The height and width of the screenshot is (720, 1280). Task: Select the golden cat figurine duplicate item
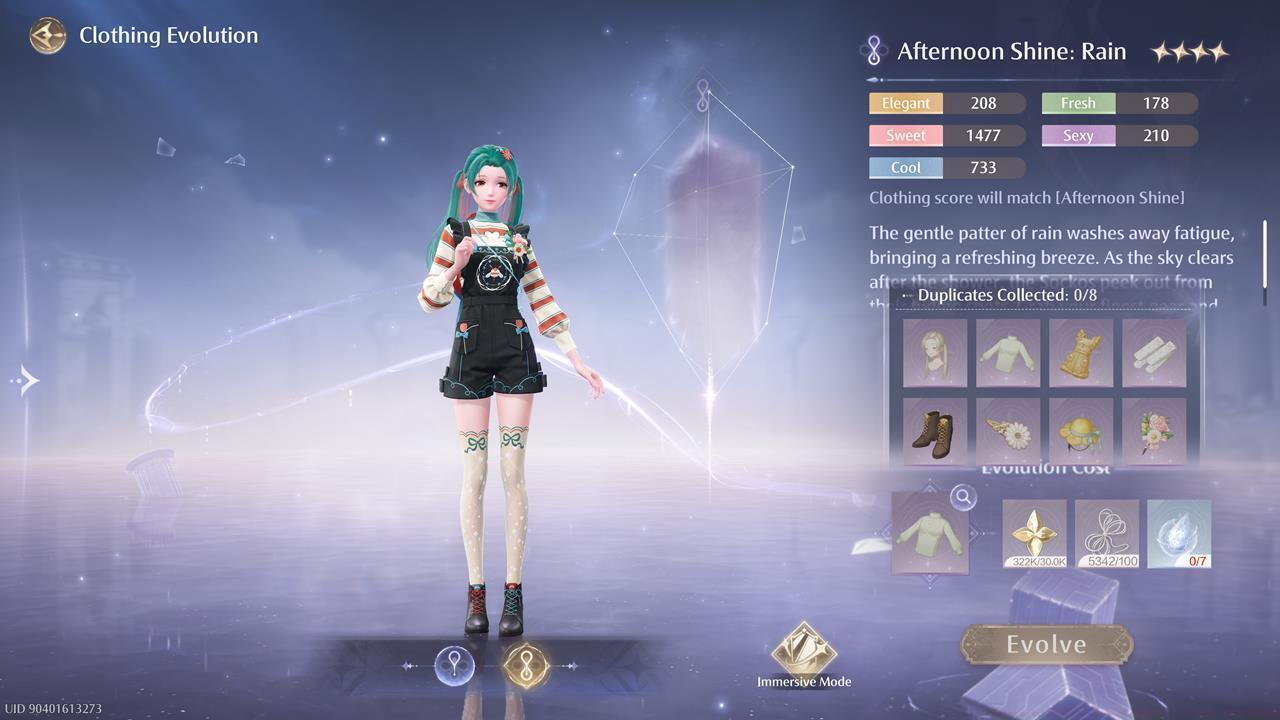(1080, 354)
